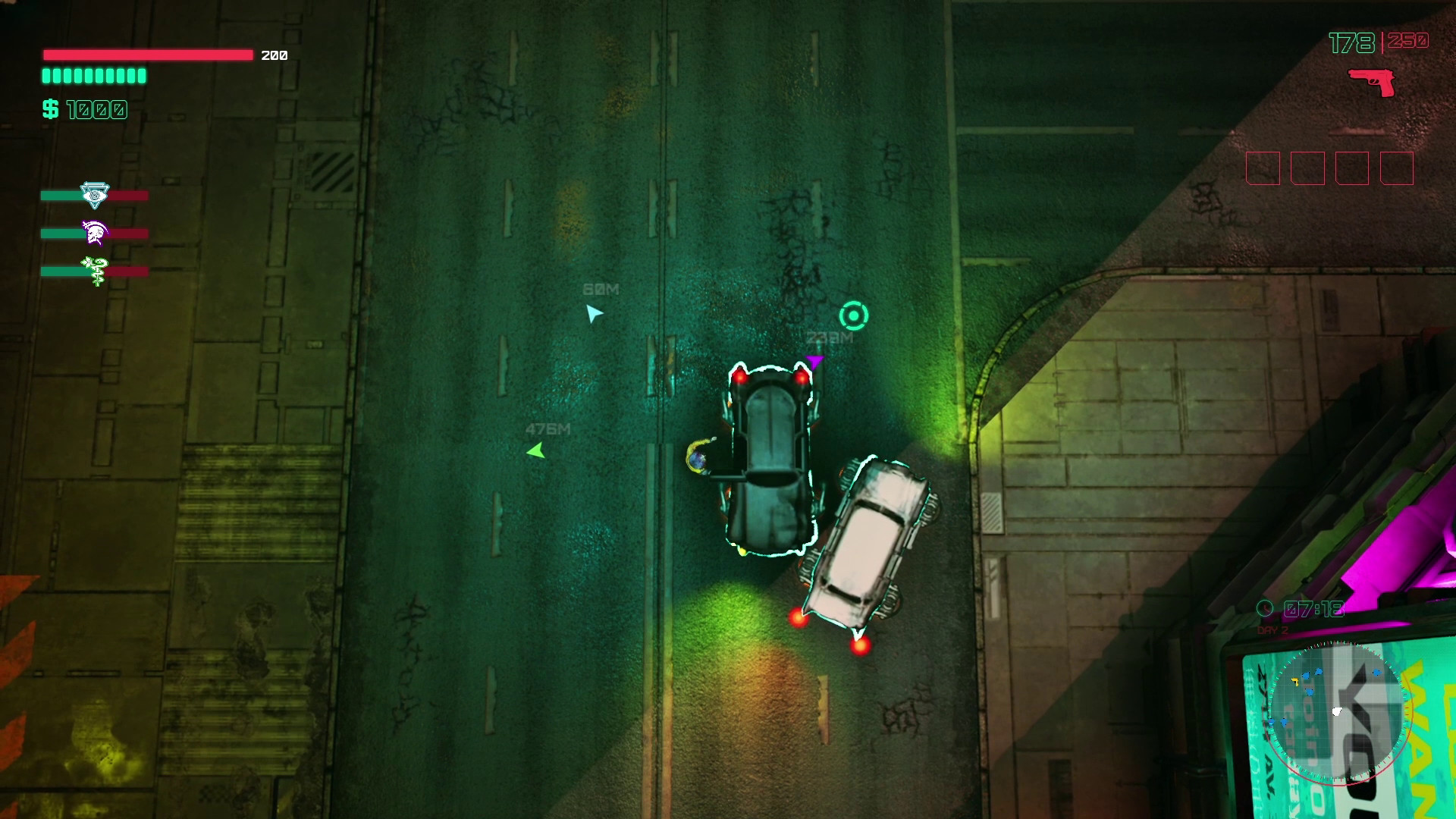Select the red pistol weapon icon
Image resolution: width=1456 pixels, height=819 pixels.
pyautogui.click(x=1372, y=81)
